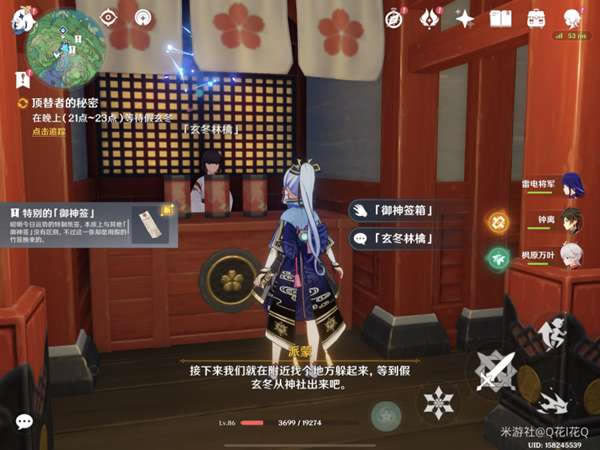Switch to party member 钟离
Image resolution: width=600 pixels, height=450 pixels.
coord(571,219)
